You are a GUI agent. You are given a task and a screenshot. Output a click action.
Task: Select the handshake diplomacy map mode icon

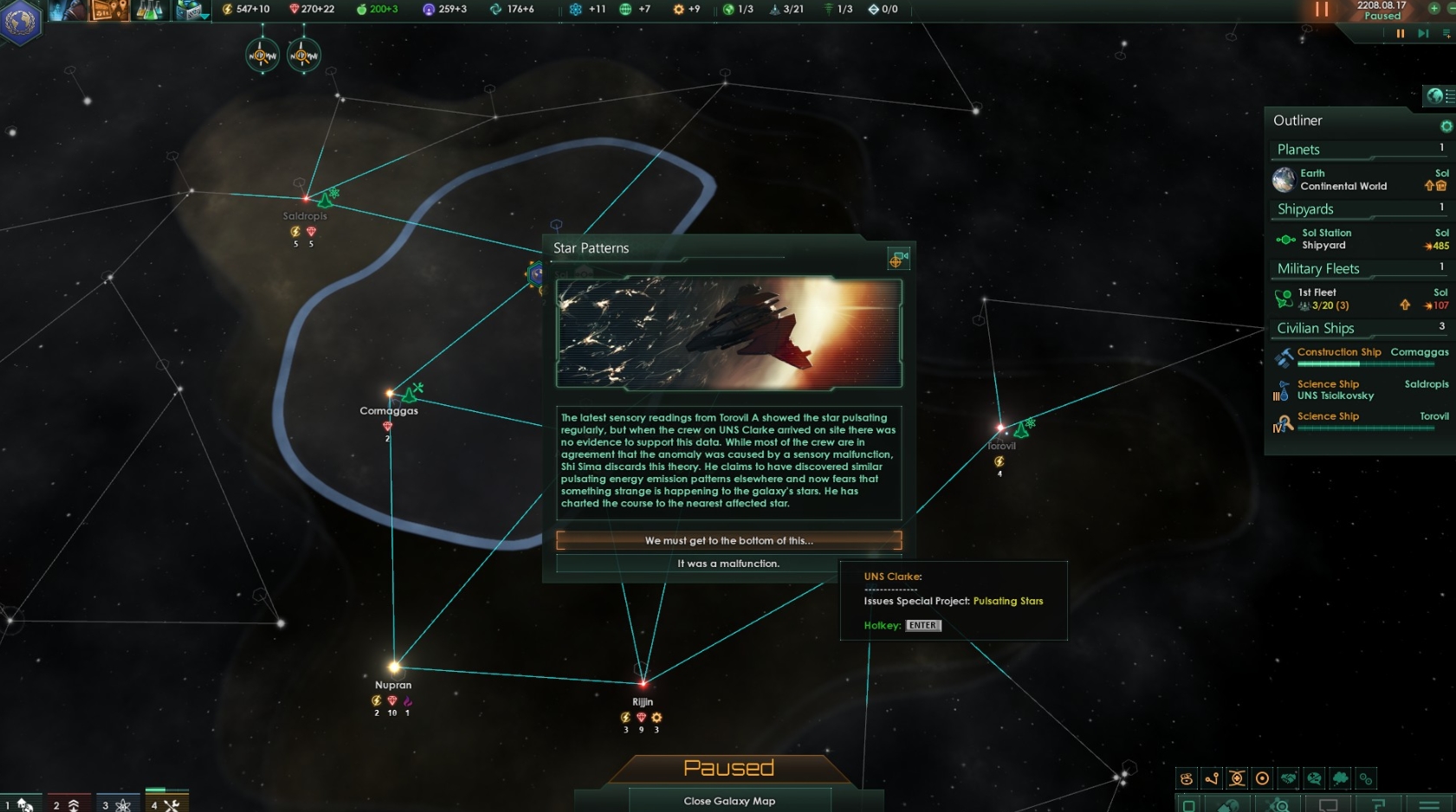coord(1287,778)
